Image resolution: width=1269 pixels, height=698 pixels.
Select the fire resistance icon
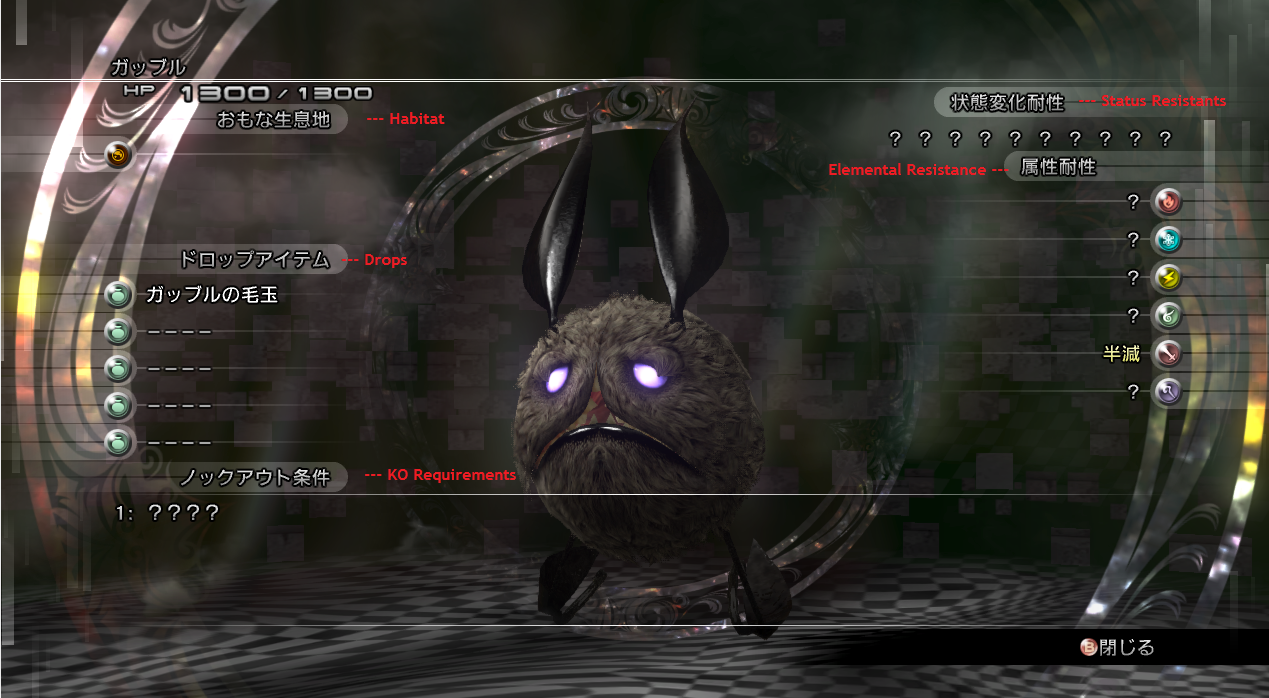(x=1166, y=203)
